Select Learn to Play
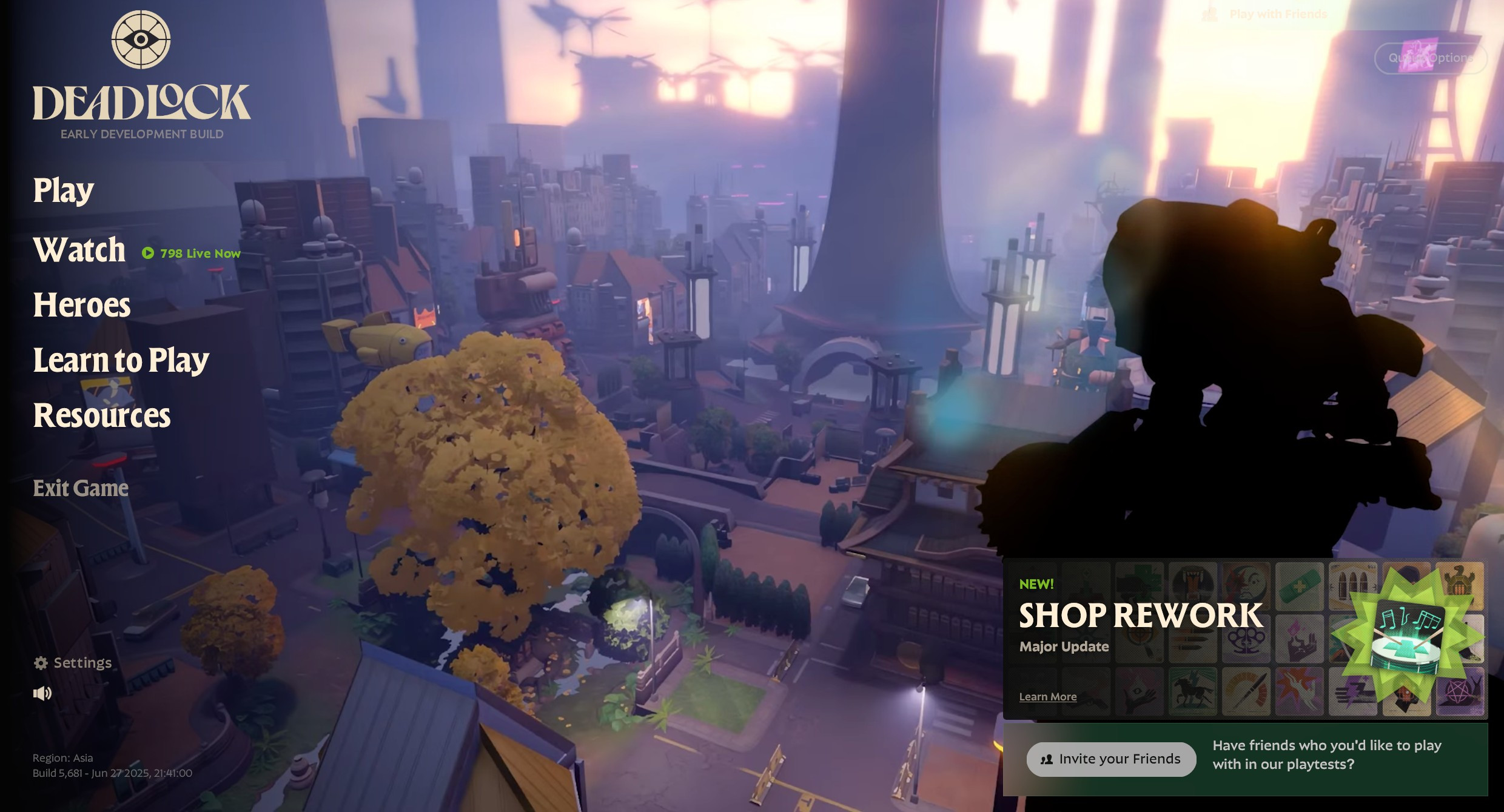The height and width of the screenshot is (812, 1504). coord(121,360)
